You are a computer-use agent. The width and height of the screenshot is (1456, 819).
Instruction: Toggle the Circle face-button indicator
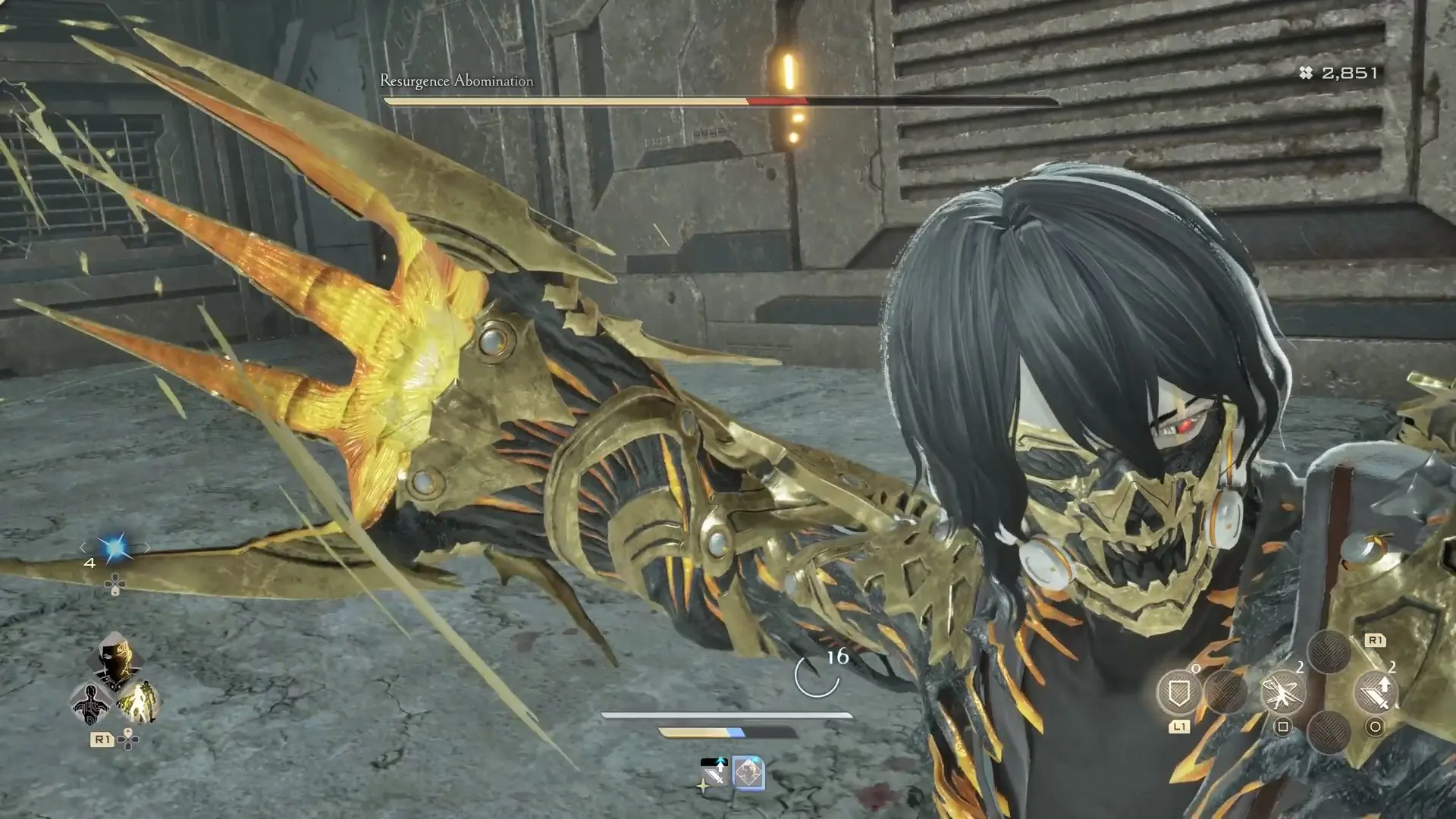coord(1375,727)
